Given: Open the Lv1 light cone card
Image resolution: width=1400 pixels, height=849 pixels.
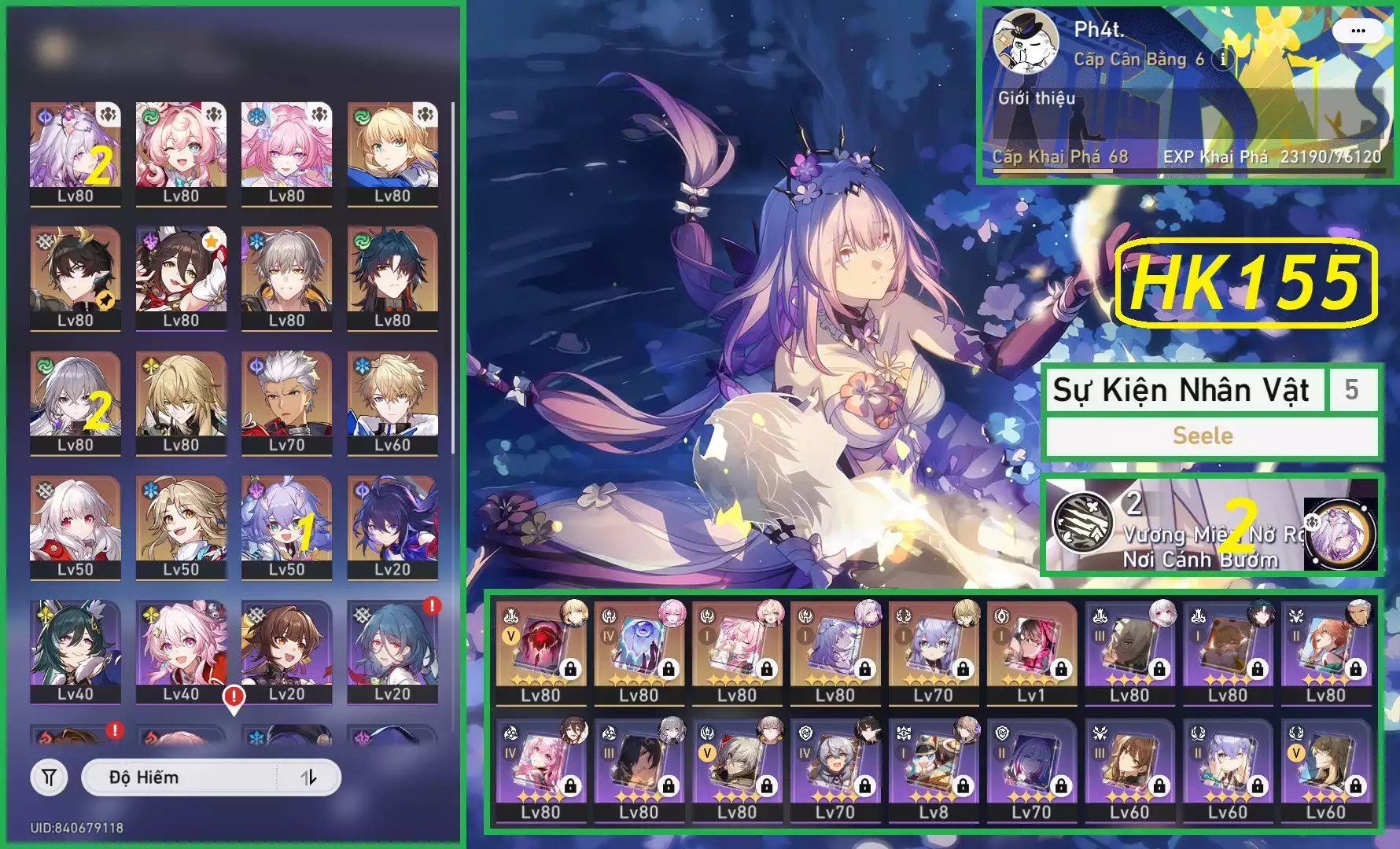Looking at the screenshot, I should 1031,652.
